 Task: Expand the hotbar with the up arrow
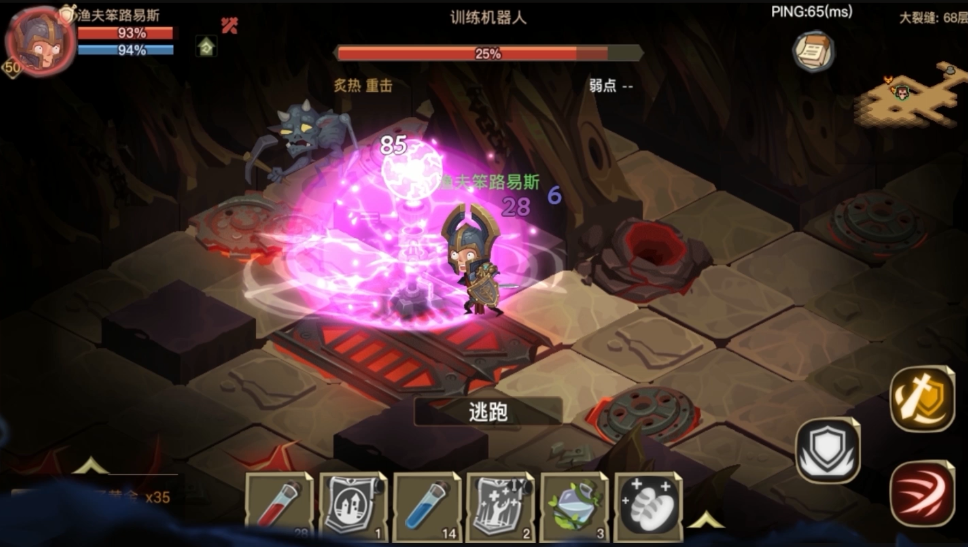click(x=707, y=519)
